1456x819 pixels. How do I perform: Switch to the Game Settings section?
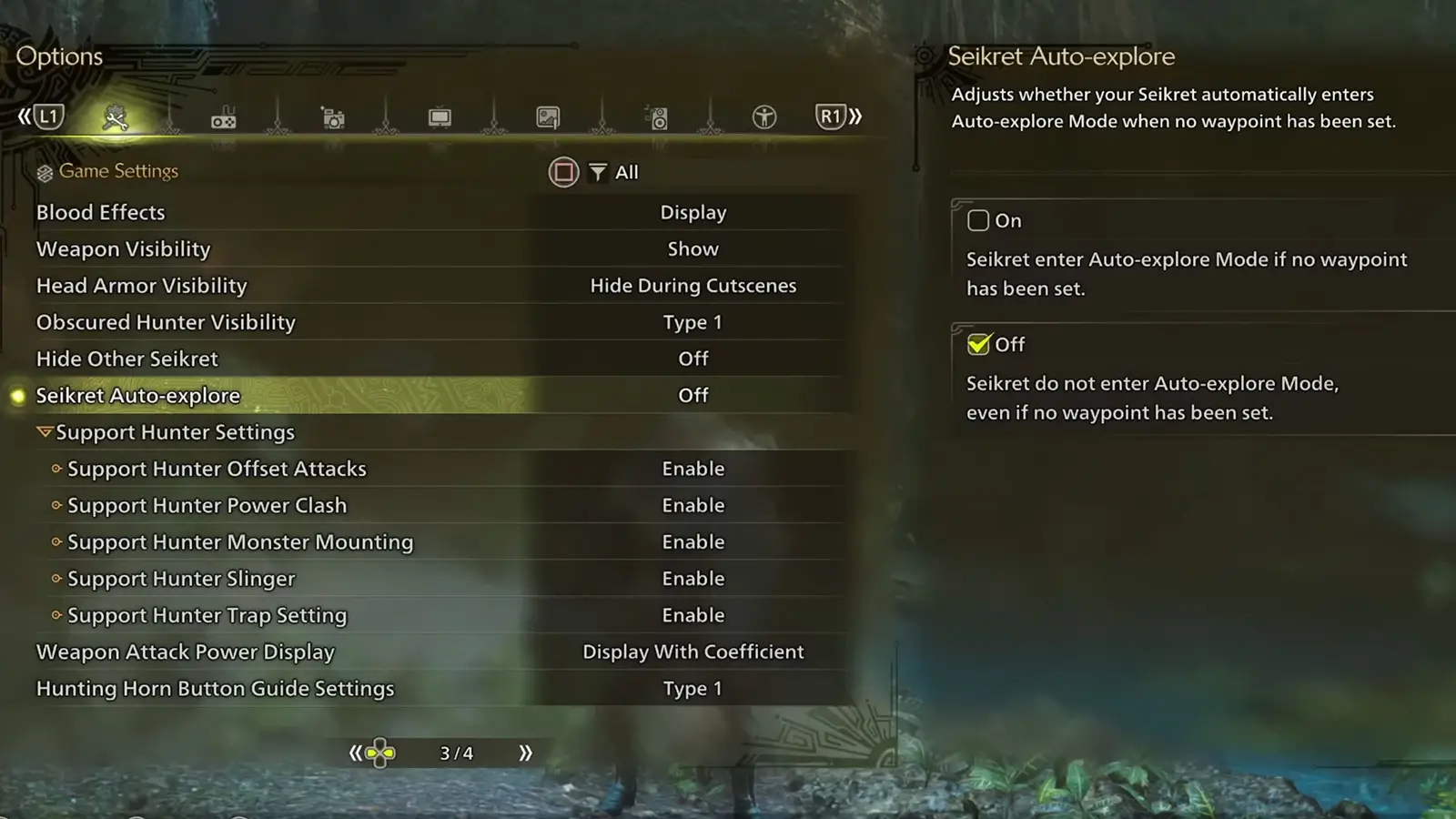(x=118, y=171)
